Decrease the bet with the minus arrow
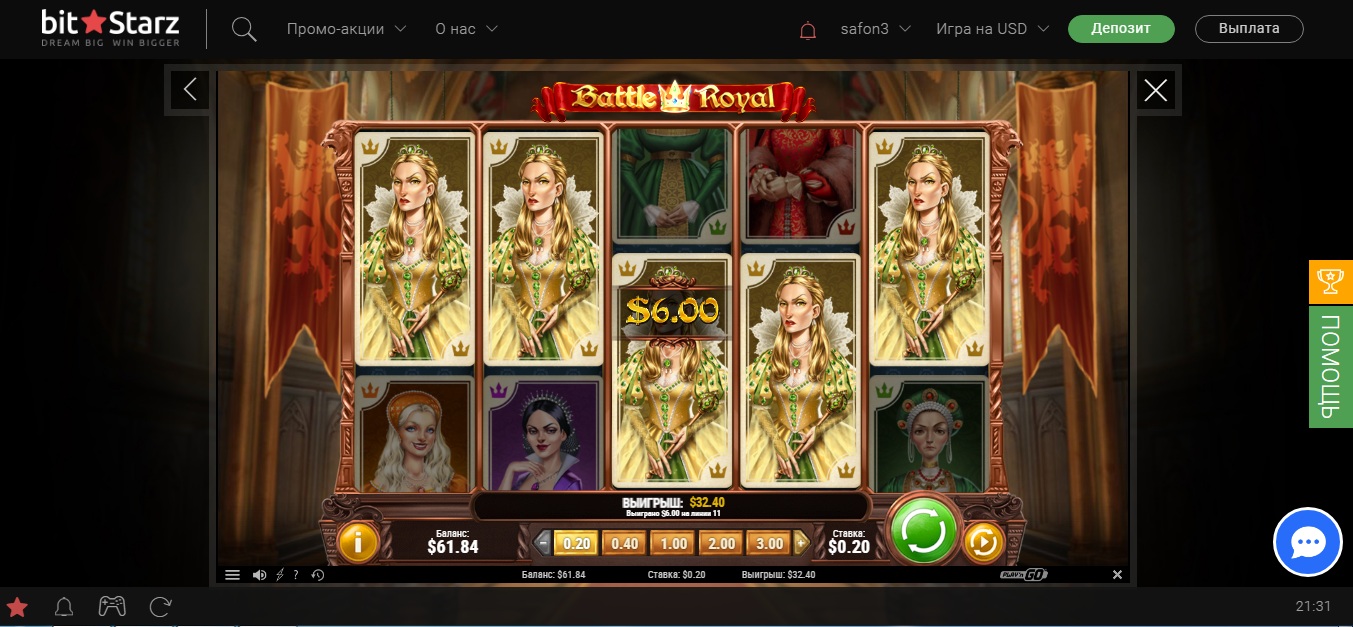Image resolution: width=1353 pixels, height=627 pixels. pos(543,544)
